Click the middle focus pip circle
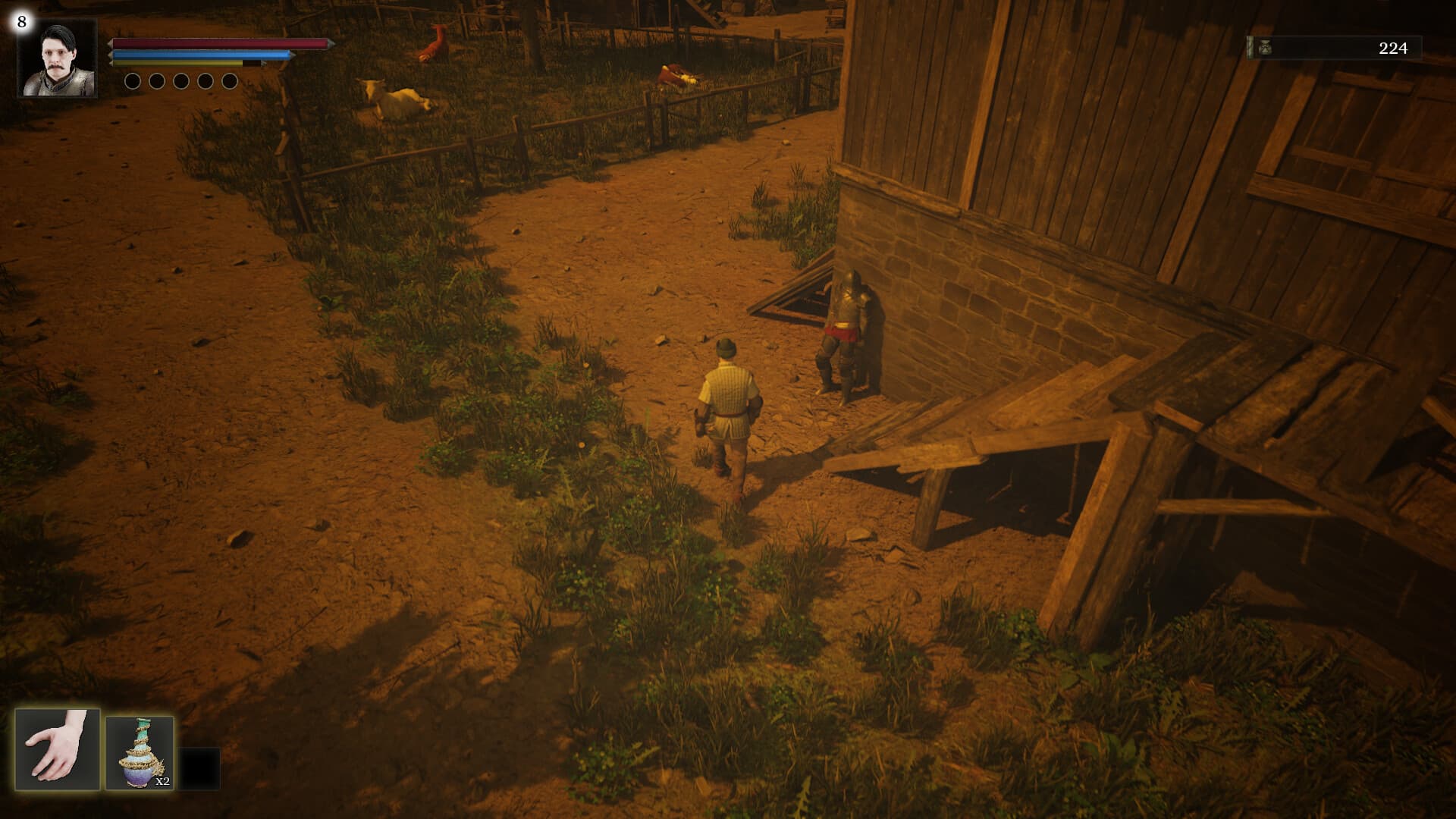This screenshot has height=819, width=1456. click(x=180, y=82)
